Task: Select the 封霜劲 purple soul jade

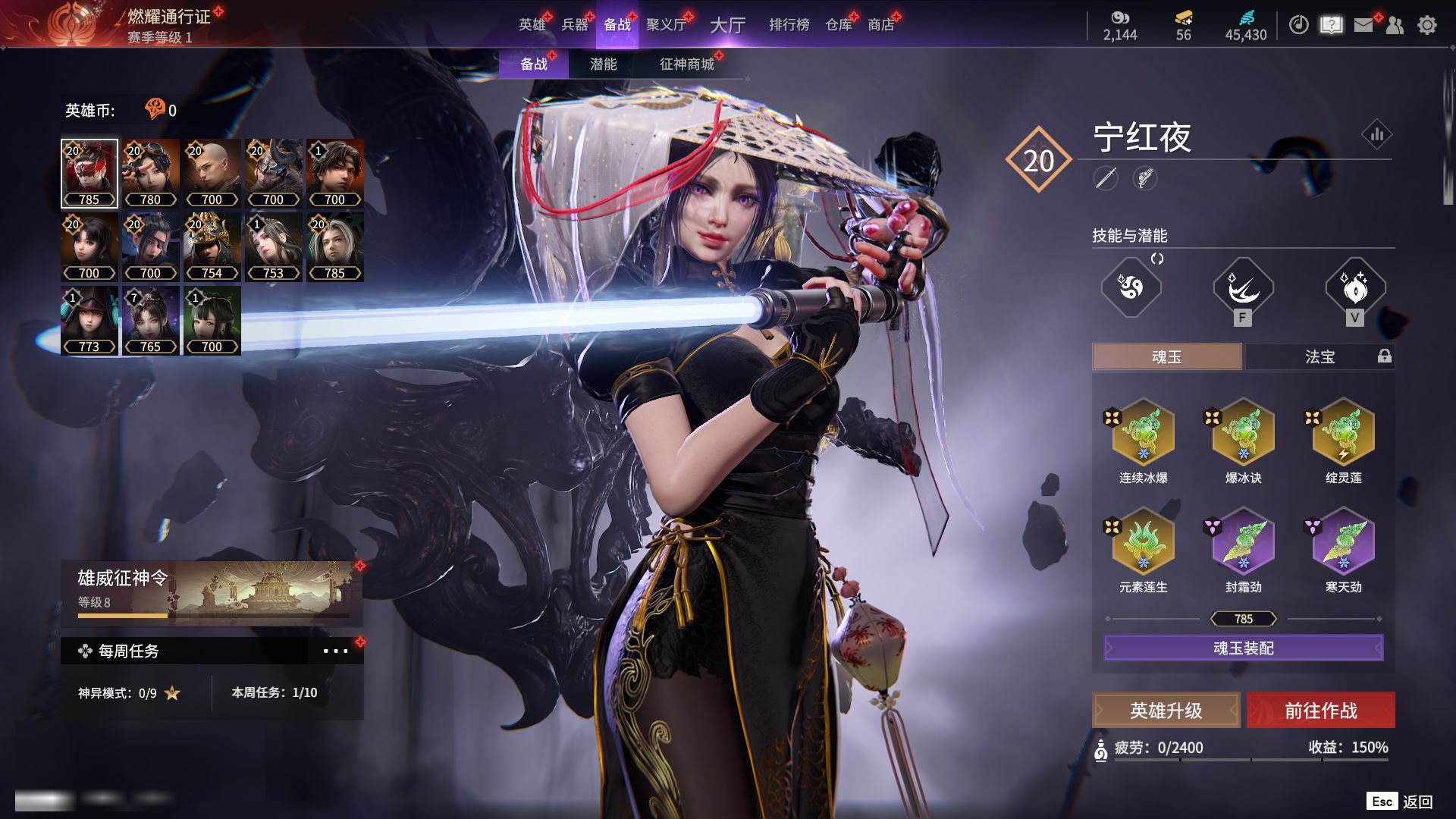Action: tap(1243, 543)
